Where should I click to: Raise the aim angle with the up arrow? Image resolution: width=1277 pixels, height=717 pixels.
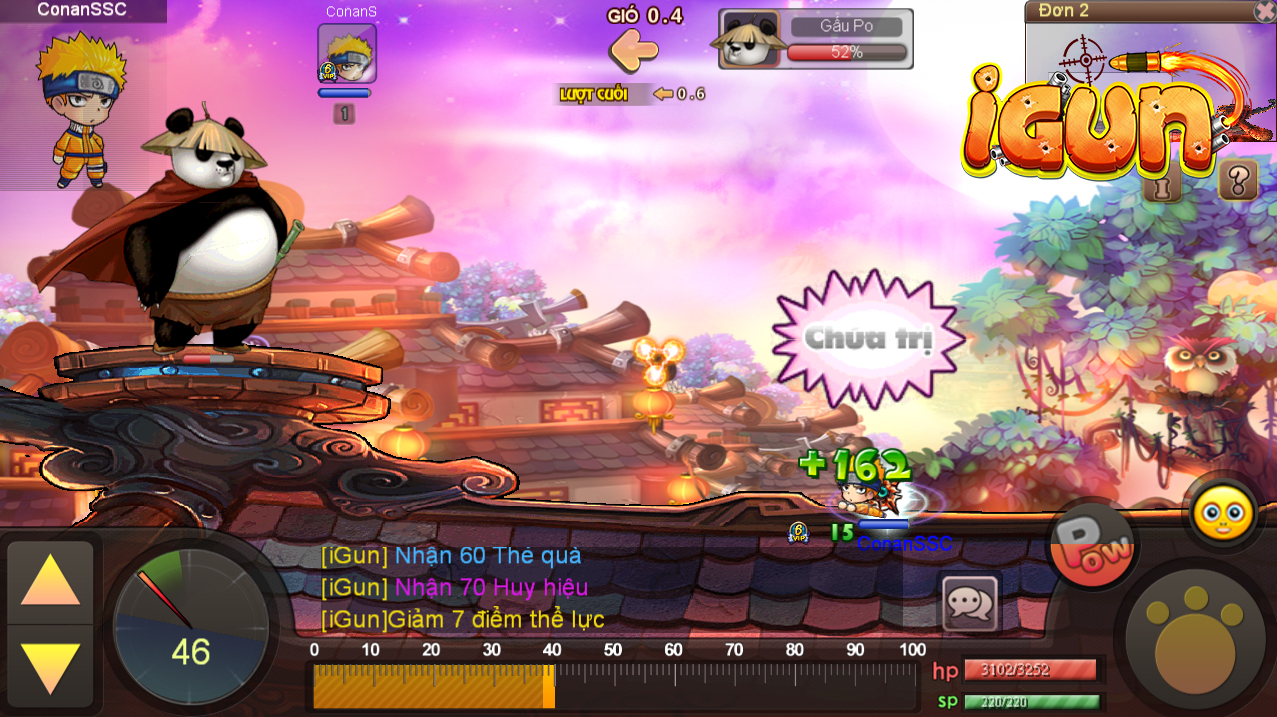pos(50,580)
